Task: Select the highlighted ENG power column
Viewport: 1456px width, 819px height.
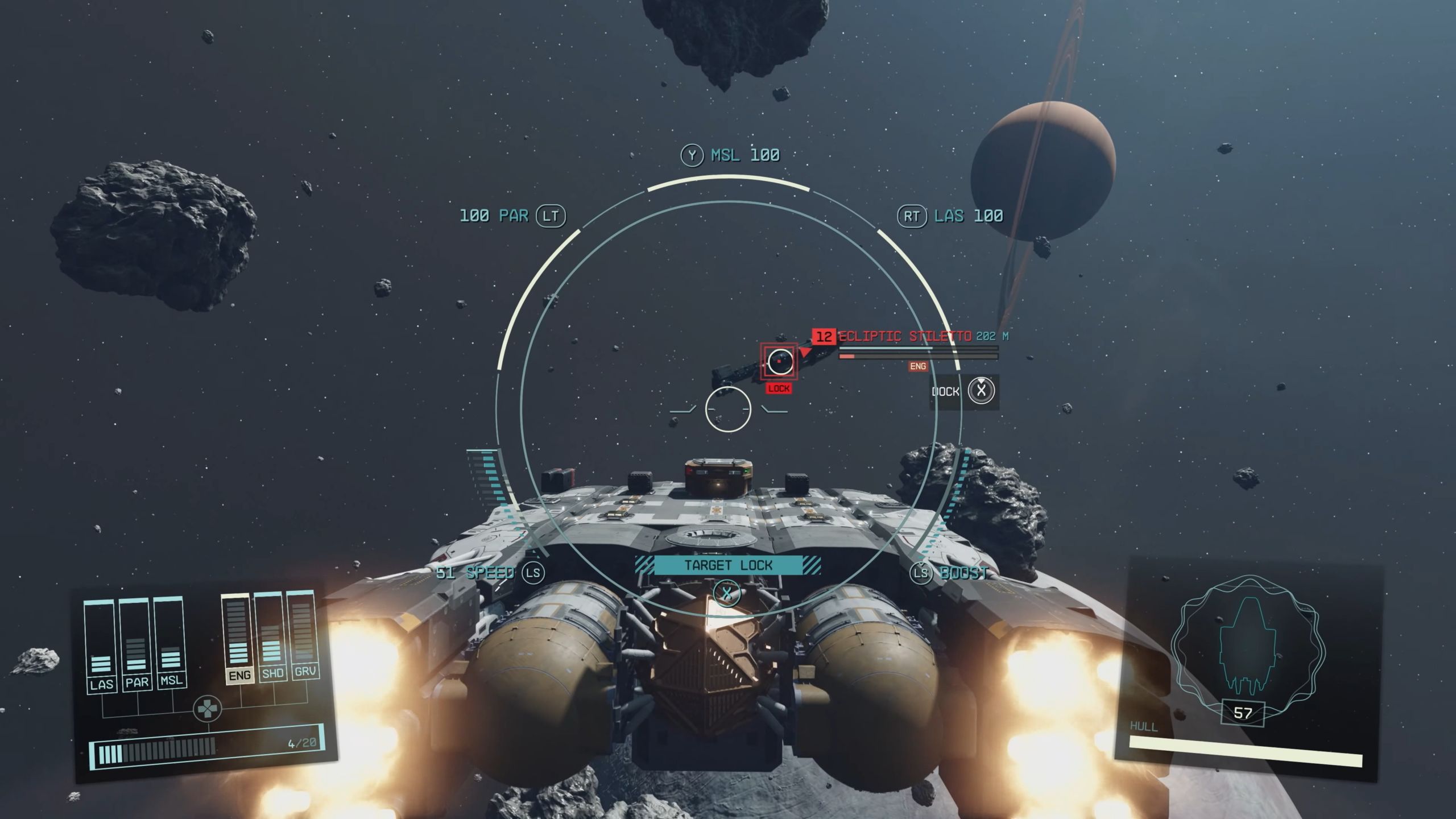Action: click(x=238, y=638)
